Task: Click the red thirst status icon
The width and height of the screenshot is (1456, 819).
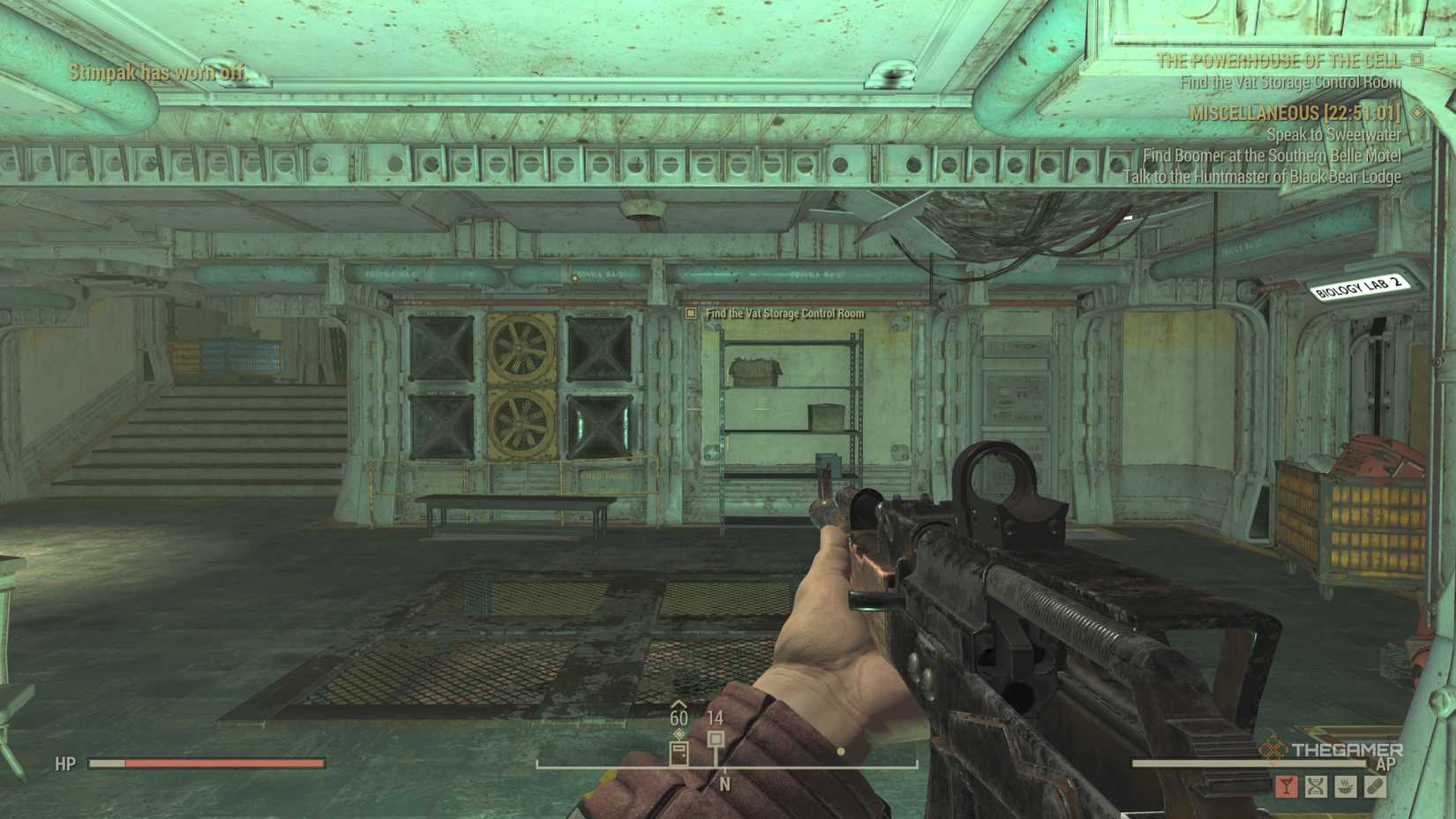Action: (1286, 785)
